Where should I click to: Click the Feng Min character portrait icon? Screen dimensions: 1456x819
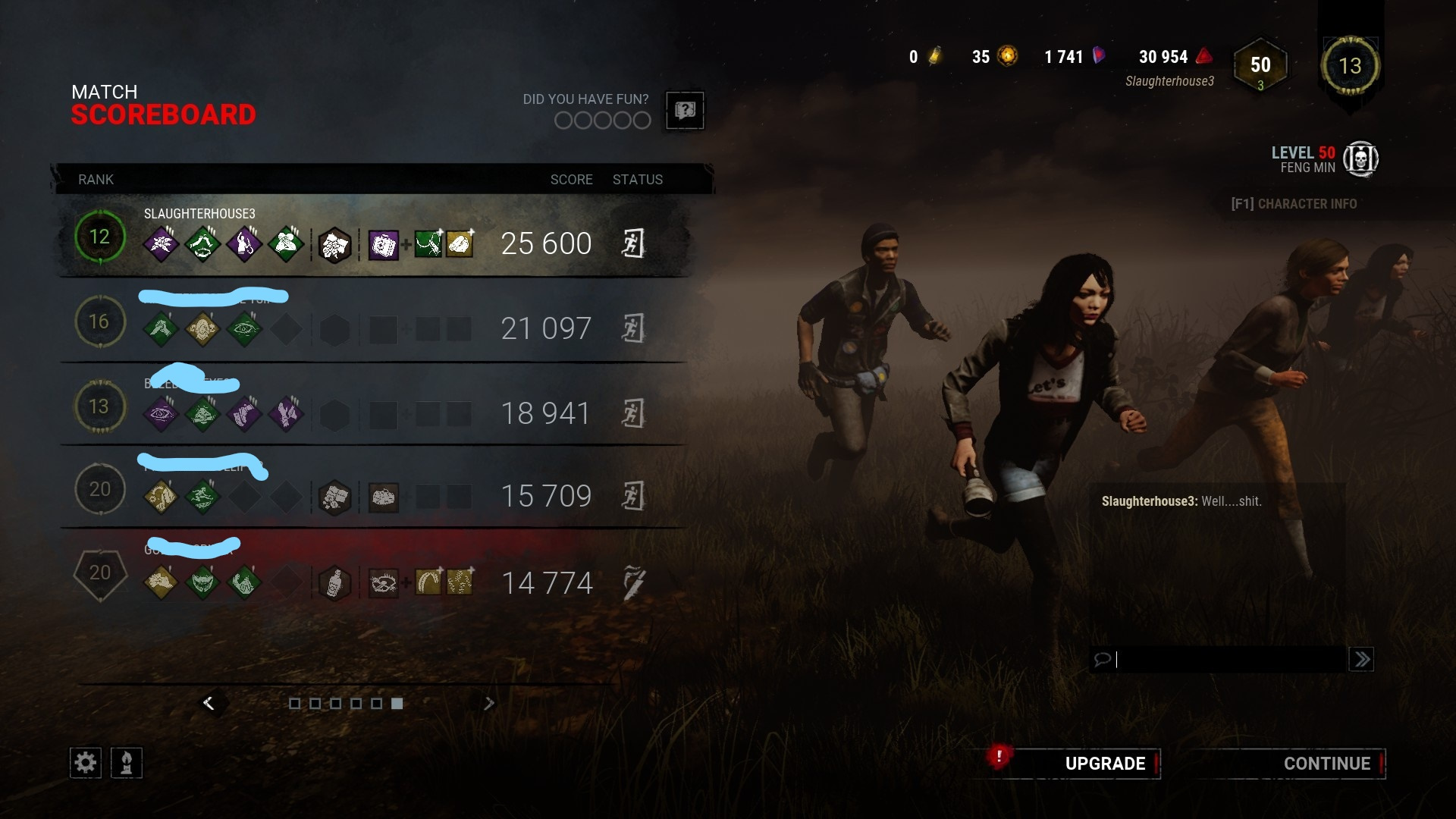click(1360, 158)
